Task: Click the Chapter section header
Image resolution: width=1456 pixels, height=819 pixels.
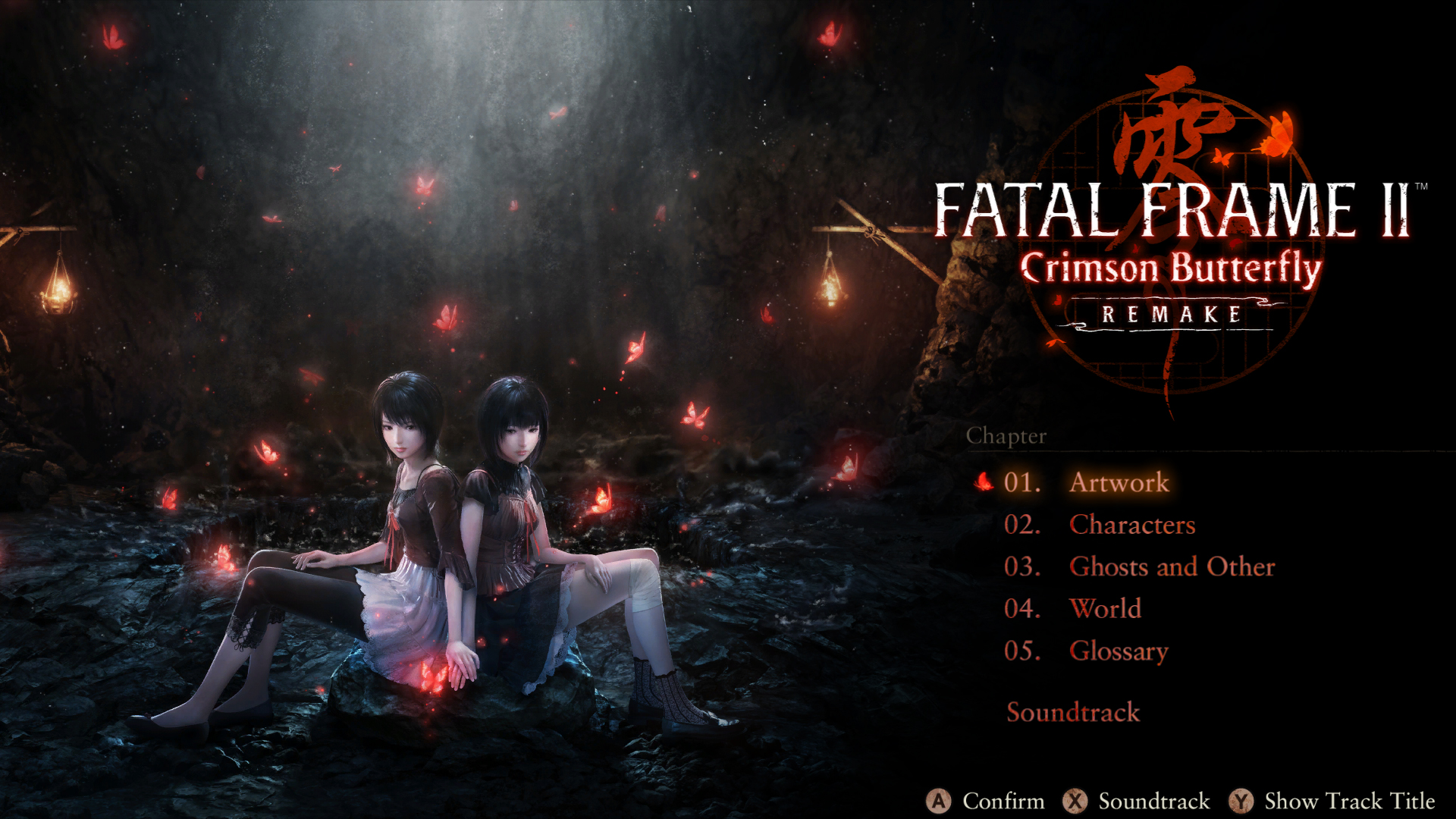Action: point(1007,435)
